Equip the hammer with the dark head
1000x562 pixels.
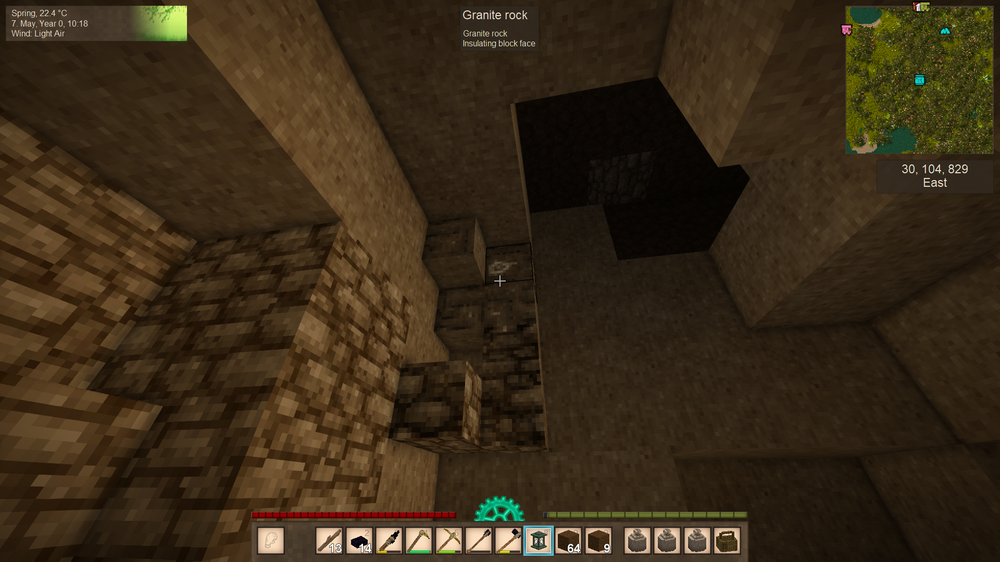tap(509, 541)
